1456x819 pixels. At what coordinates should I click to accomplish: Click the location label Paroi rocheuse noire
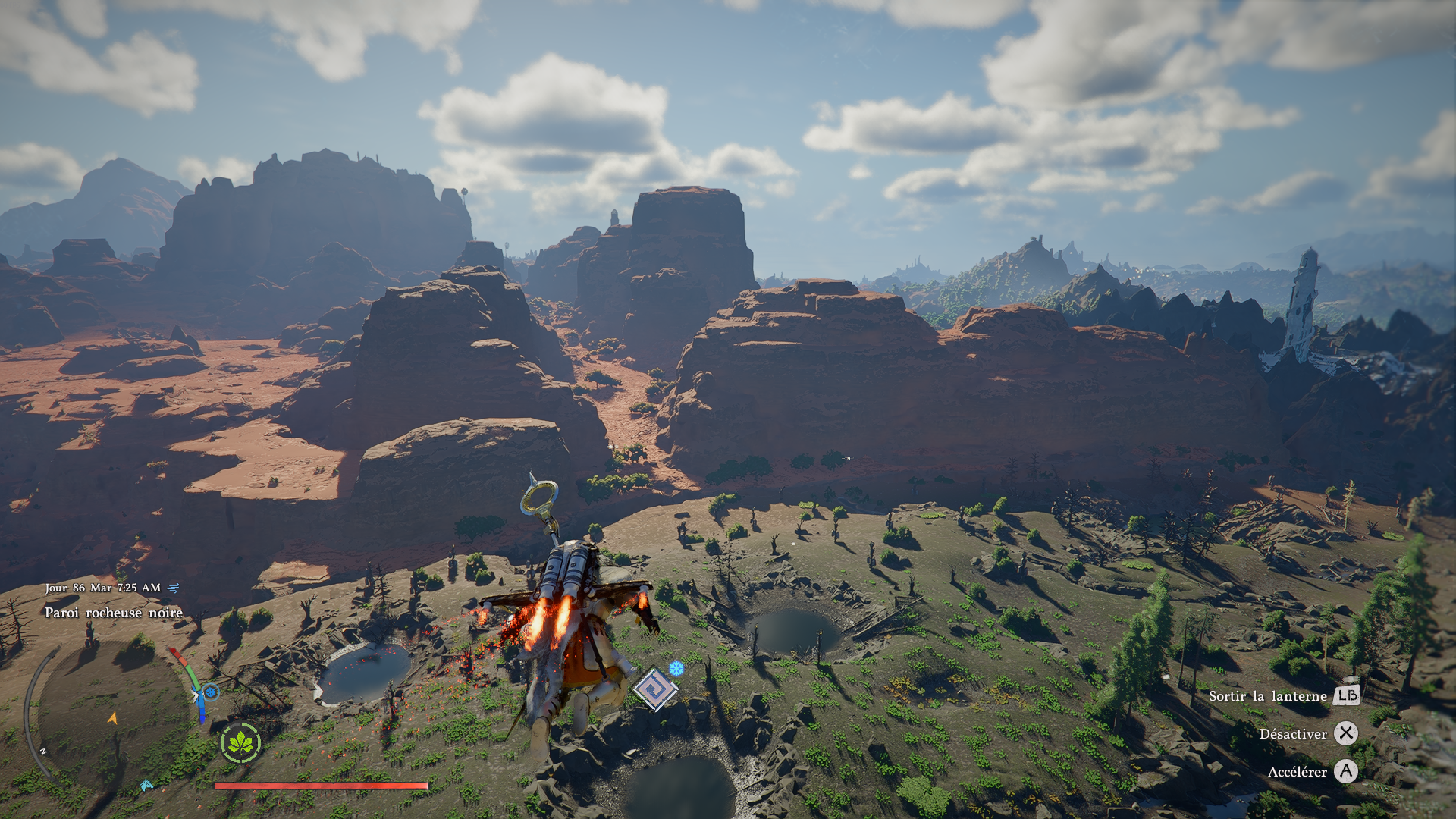click(114, 612)
